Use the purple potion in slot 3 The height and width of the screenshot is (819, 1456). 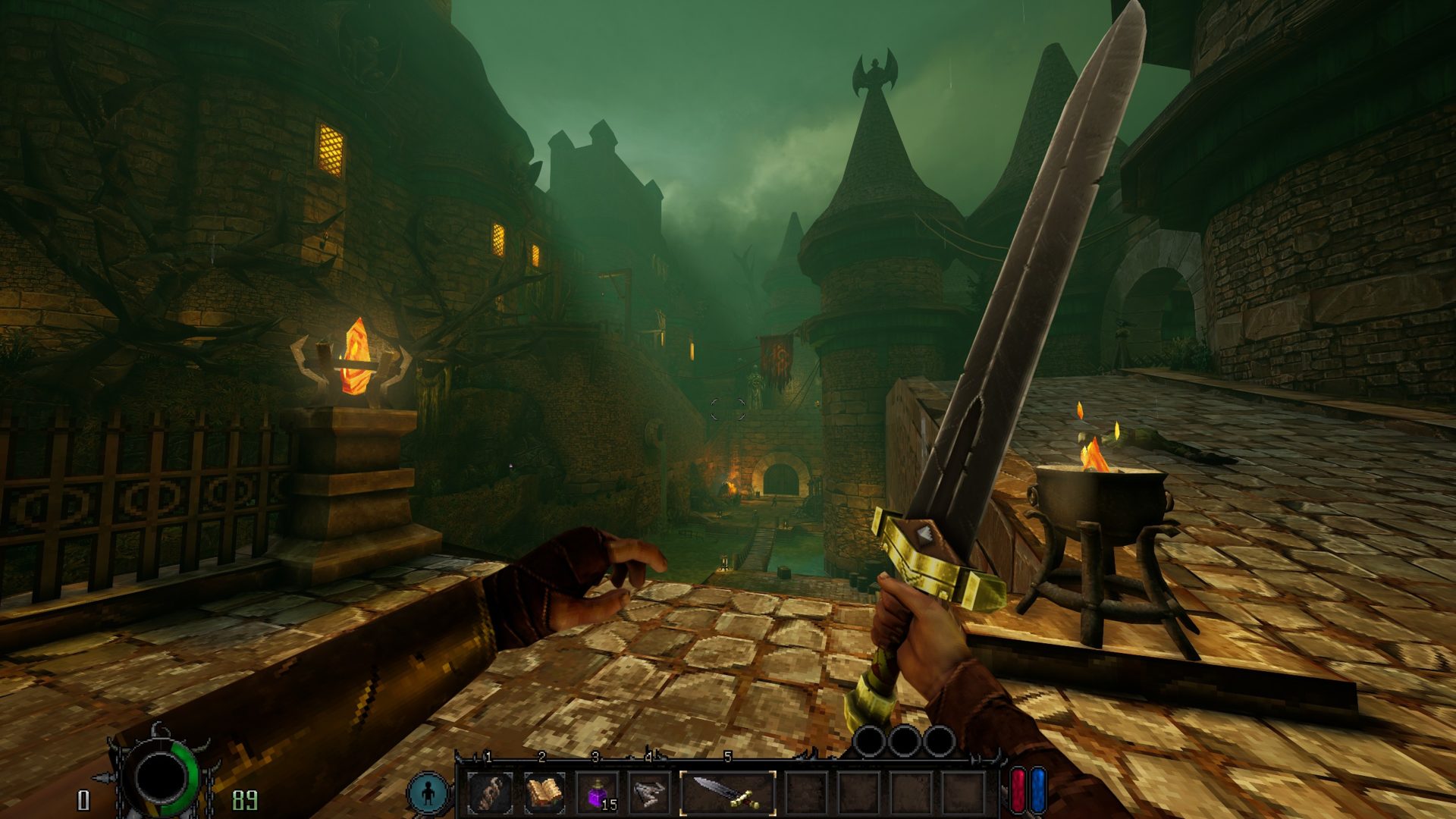[x=598, y=793]
